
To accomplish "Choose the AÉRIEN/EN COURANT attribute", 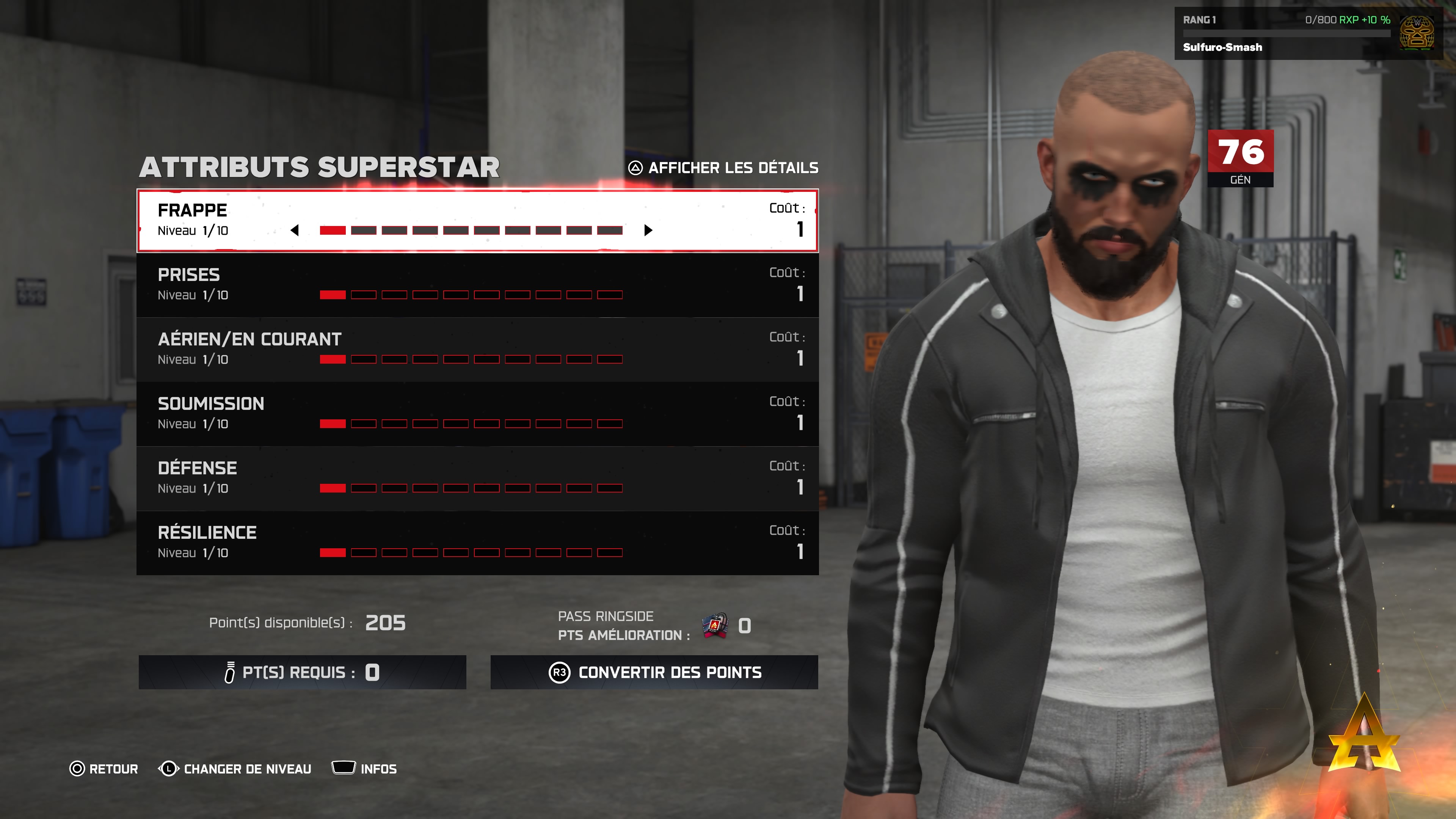I will click(477, 349).
